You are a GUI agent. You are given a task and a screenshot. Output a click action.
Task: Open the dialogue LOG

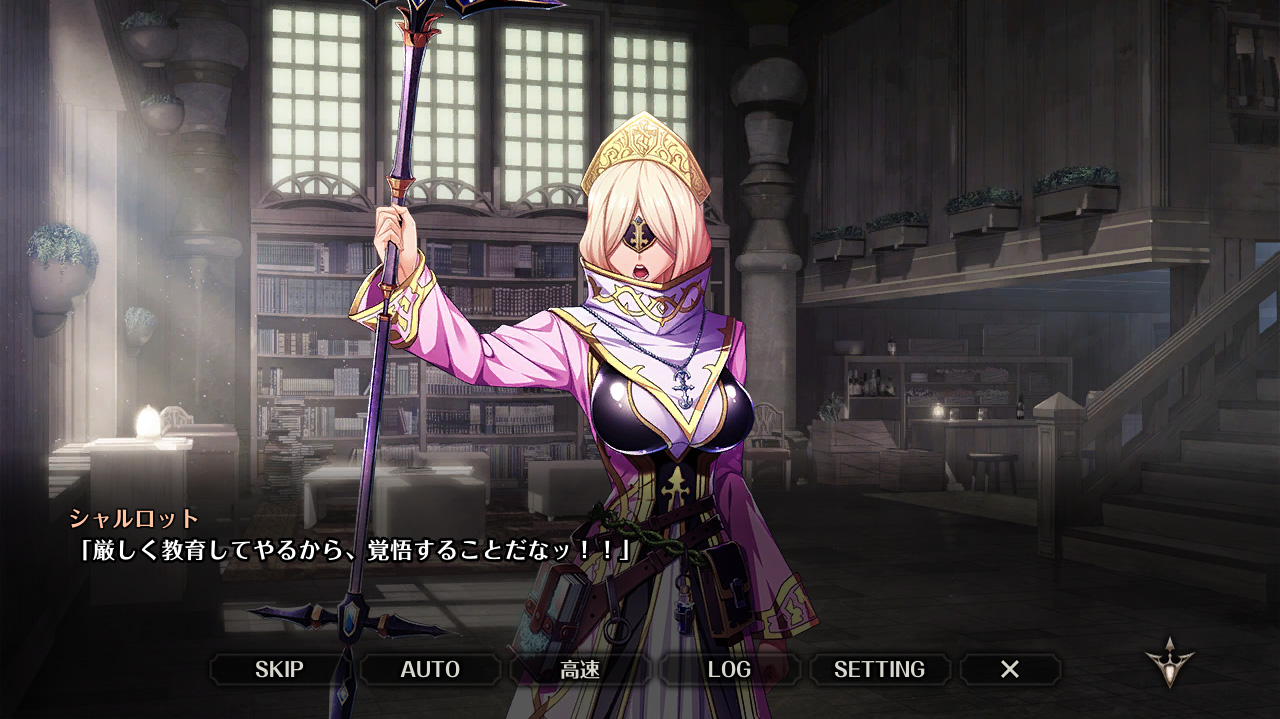(x=729, y=669)
